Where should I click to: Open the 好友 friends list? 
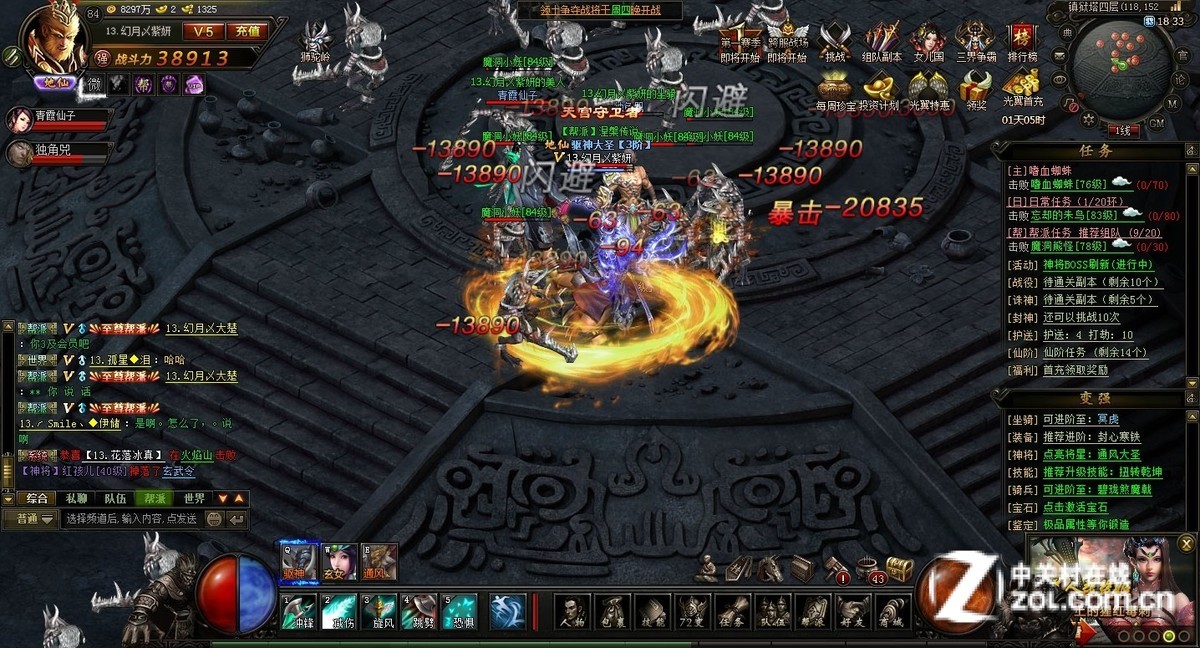853,611
